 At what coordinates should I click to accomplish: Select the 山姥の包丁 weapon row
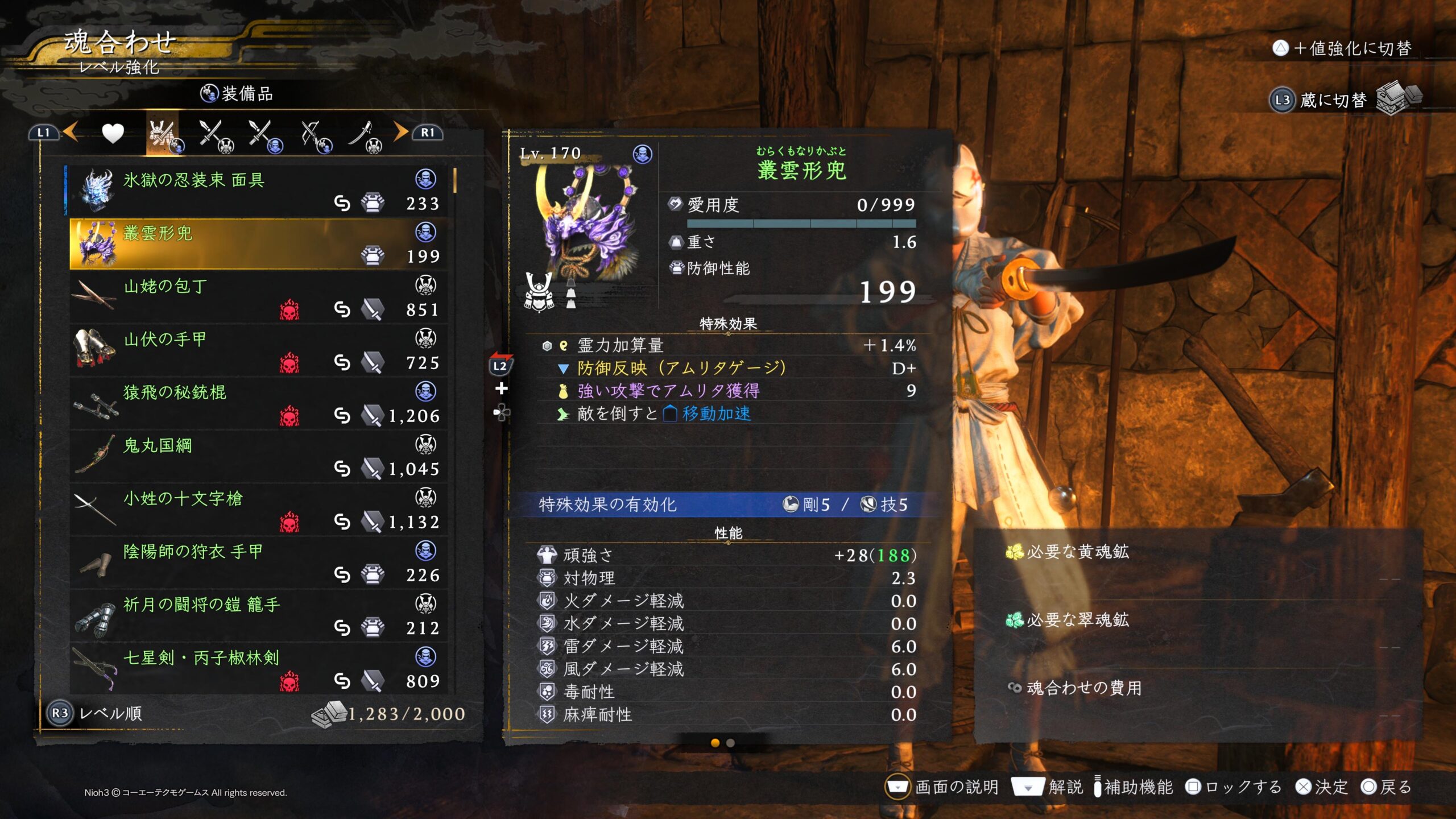[x=257, y=297]
